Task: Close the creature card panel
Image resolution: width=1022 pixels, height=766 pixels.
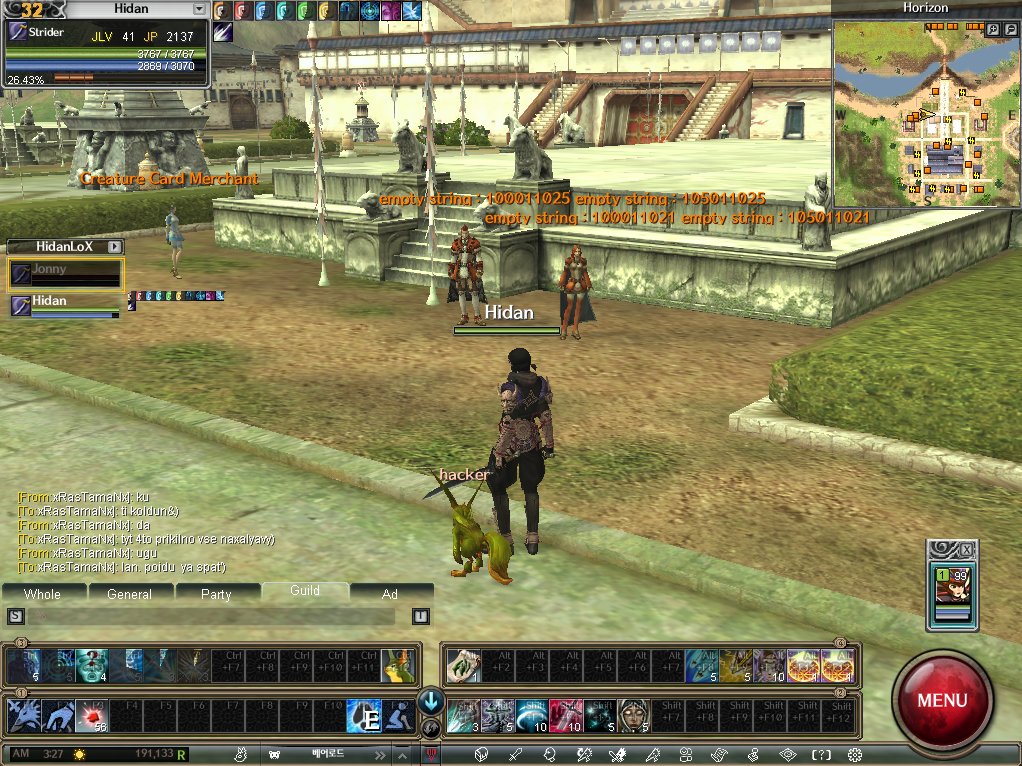Action: tap(965, 550)
